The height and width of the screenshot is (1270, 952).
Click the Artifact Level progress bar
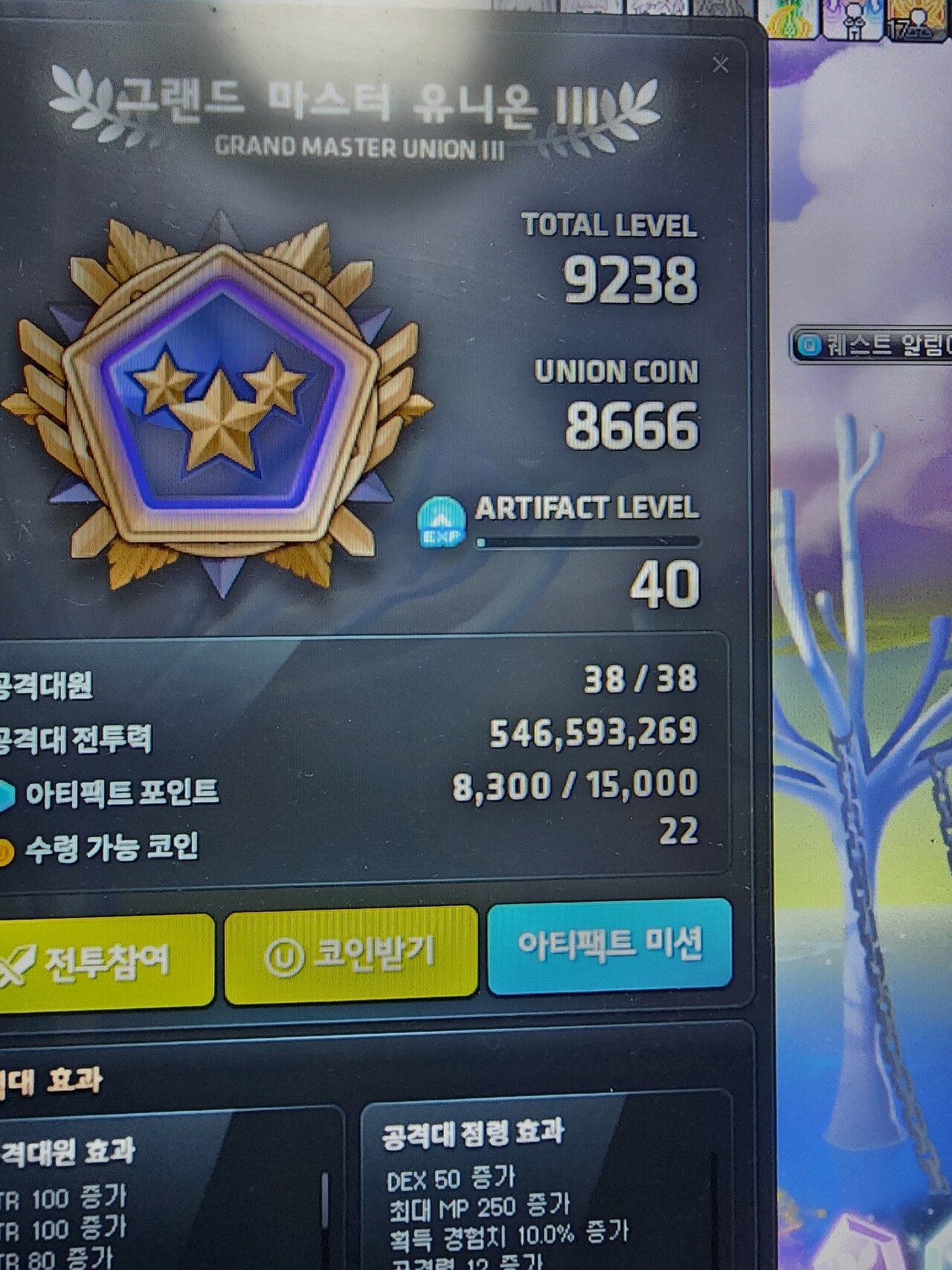(x=588, y=542)
